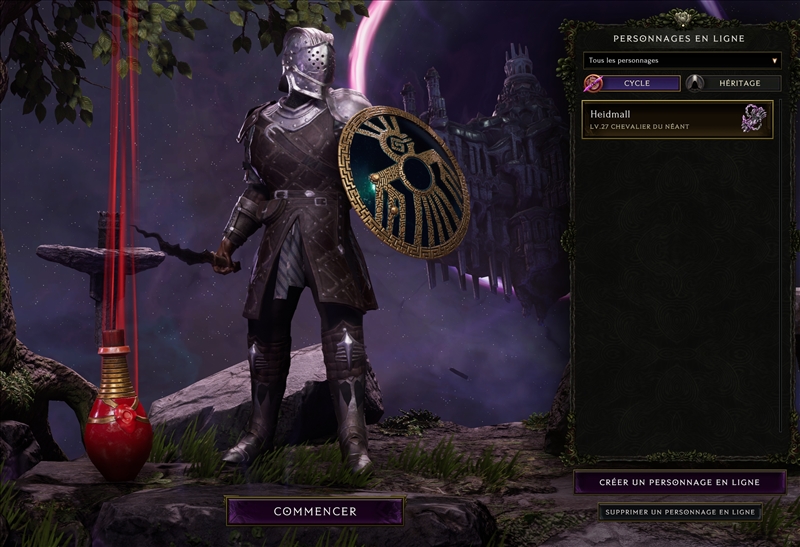
Task: Select the character Heidmall
Action: coord(677,119)
